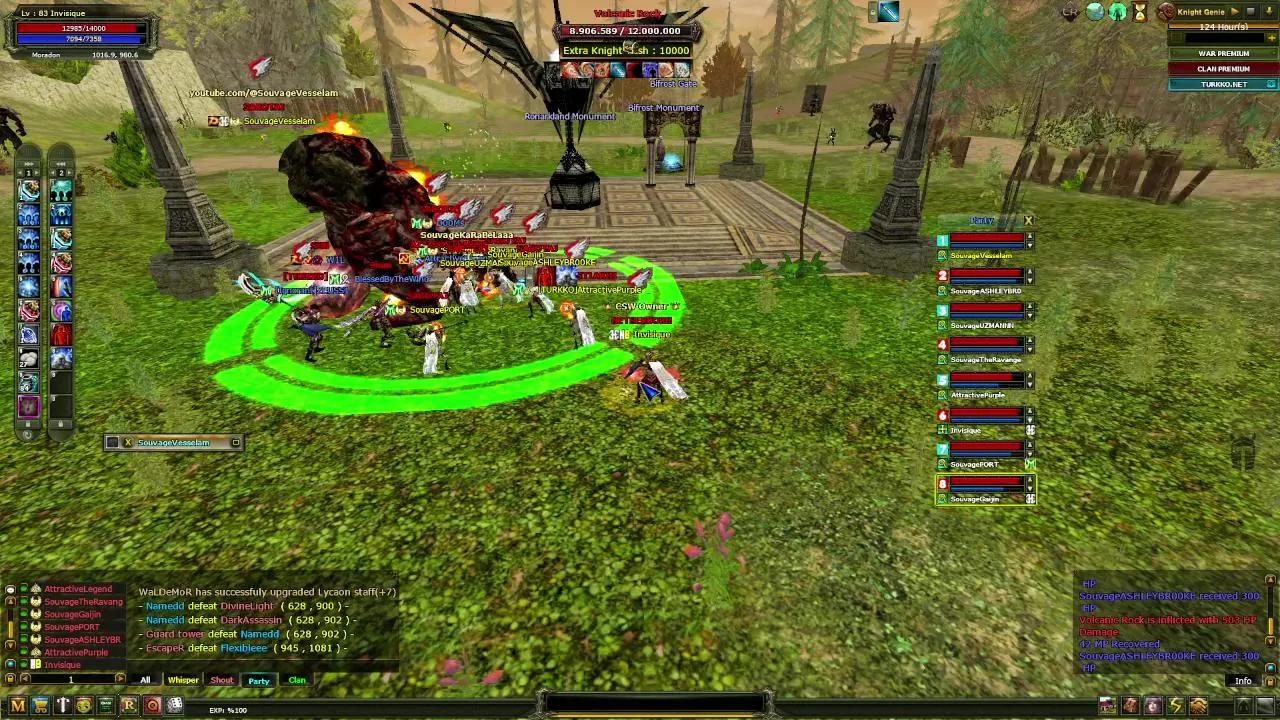Open the Info log tab
Viewport: 1280px width, 720px height.
[1243, 681]
